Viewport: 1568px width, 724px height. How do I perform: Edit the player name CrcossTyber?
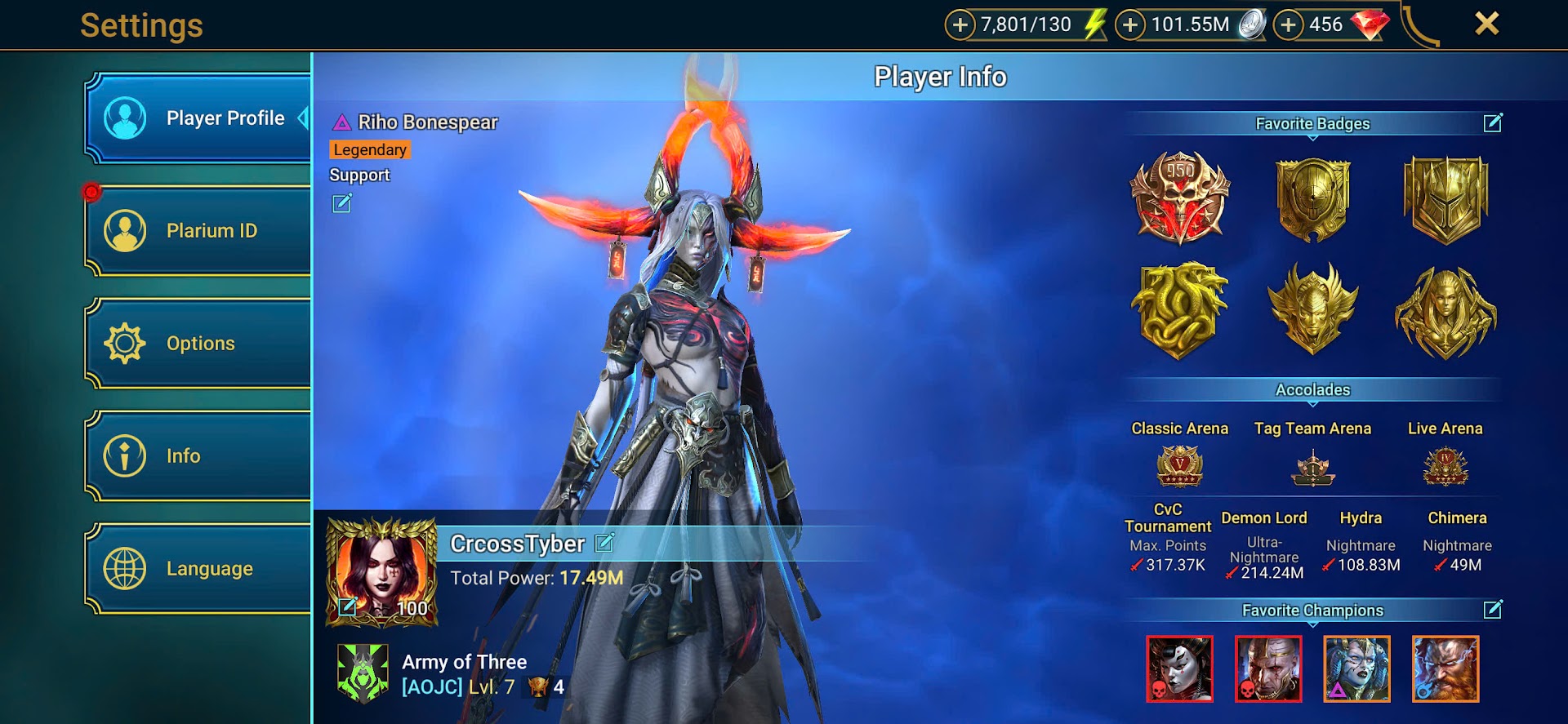[x=604, y=543]
